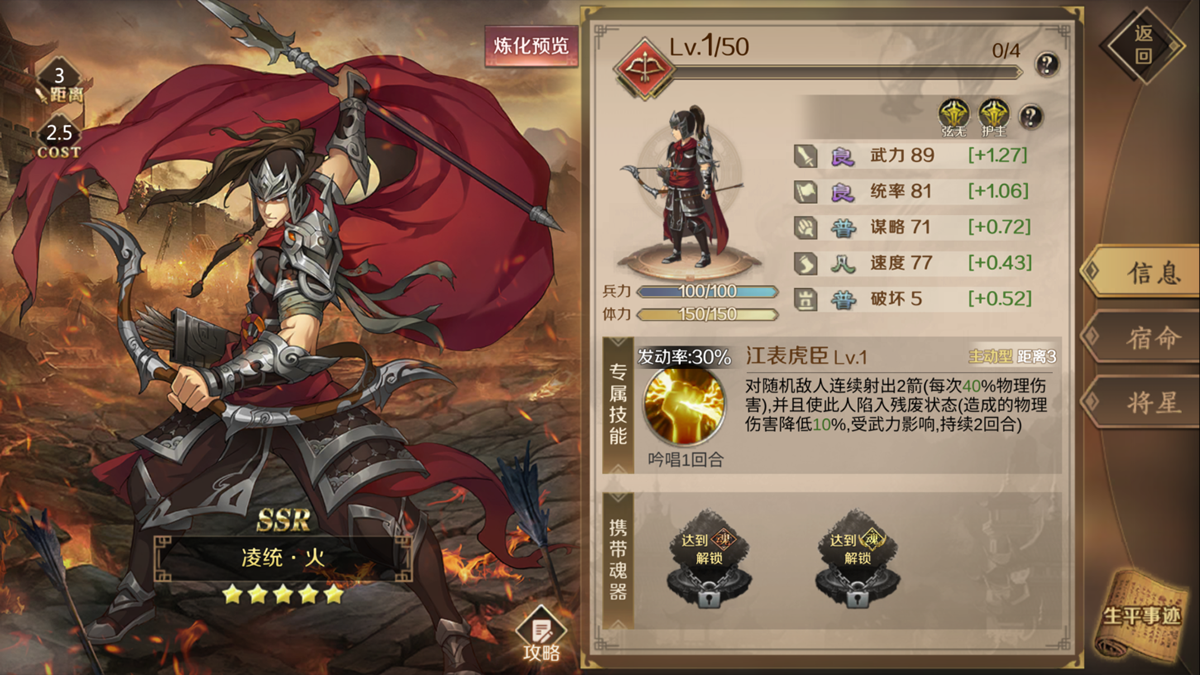
Task: Open the 攻略 strategy guide
Action: pos(541,635)
